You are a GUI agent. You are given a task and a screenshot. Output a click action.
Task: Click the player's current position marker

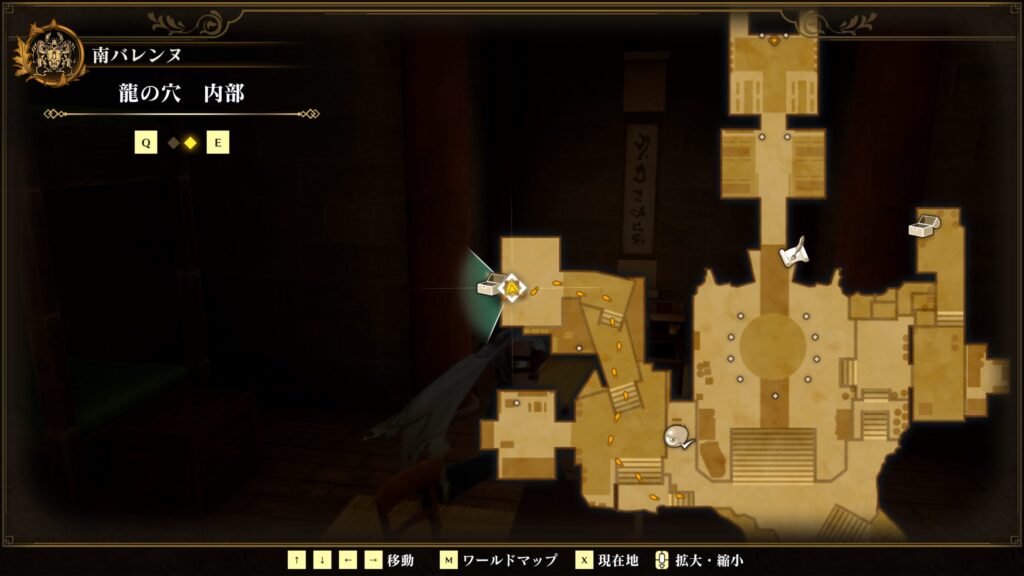tap(512, 288)
